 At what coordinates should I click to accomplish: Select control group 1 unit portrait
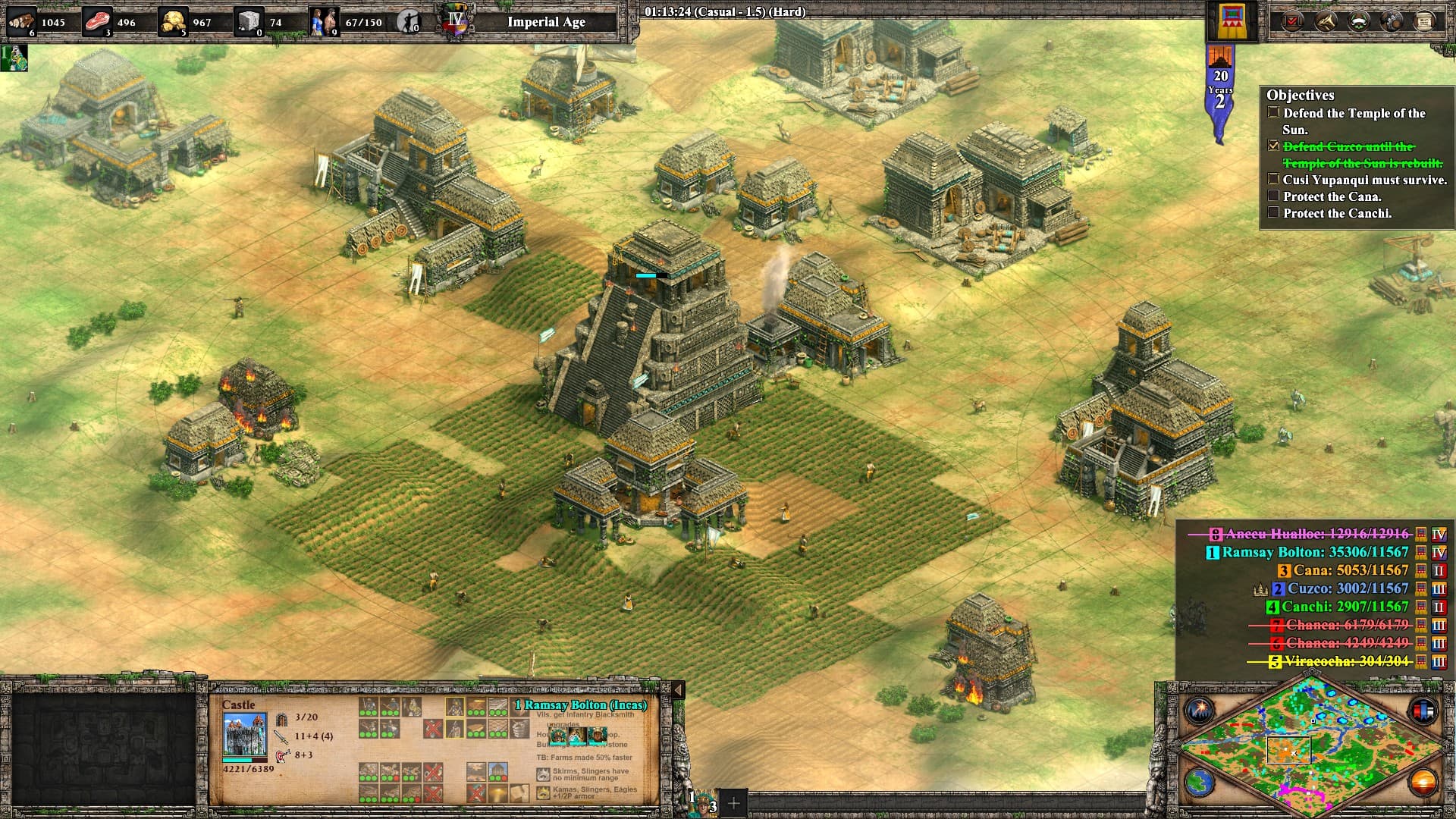703,802
